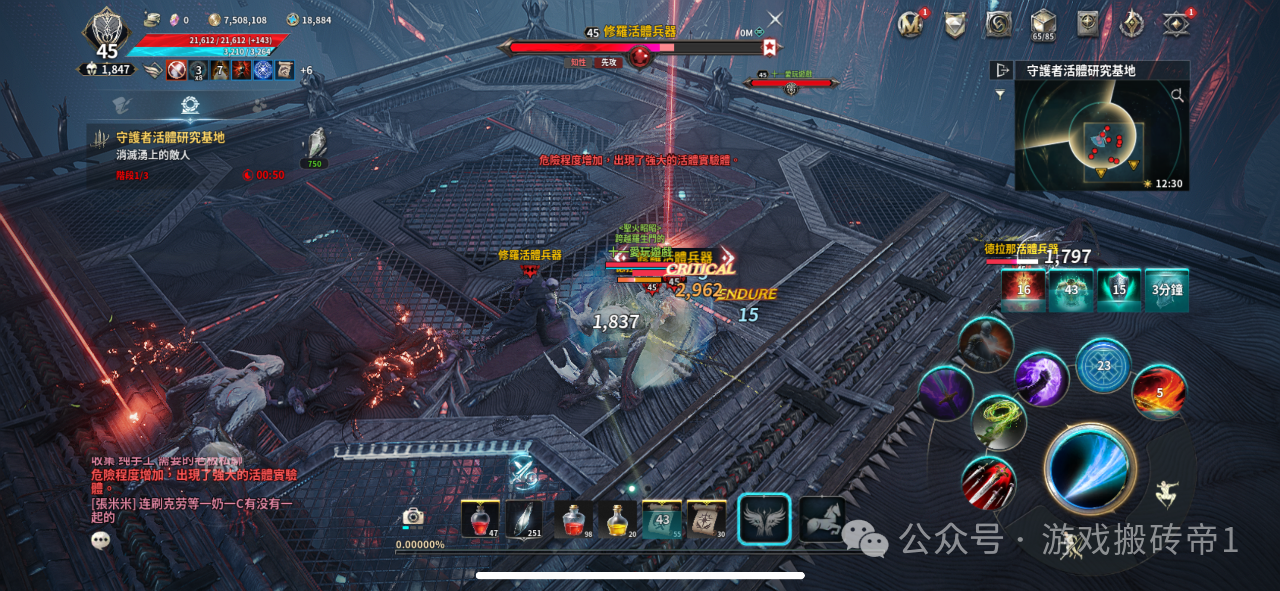Use the red health potion with 47
This screenshot has width=1280, height=591.
click(480, 519)
